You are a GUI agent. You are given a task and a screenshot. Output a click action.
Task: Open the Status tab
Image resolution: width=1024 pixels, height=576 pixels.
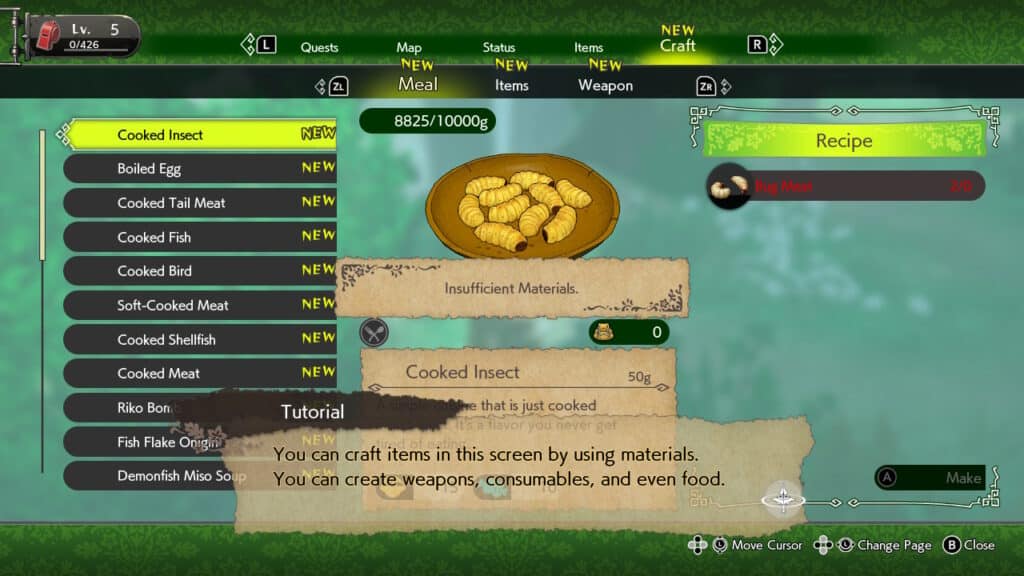point(499,47)
